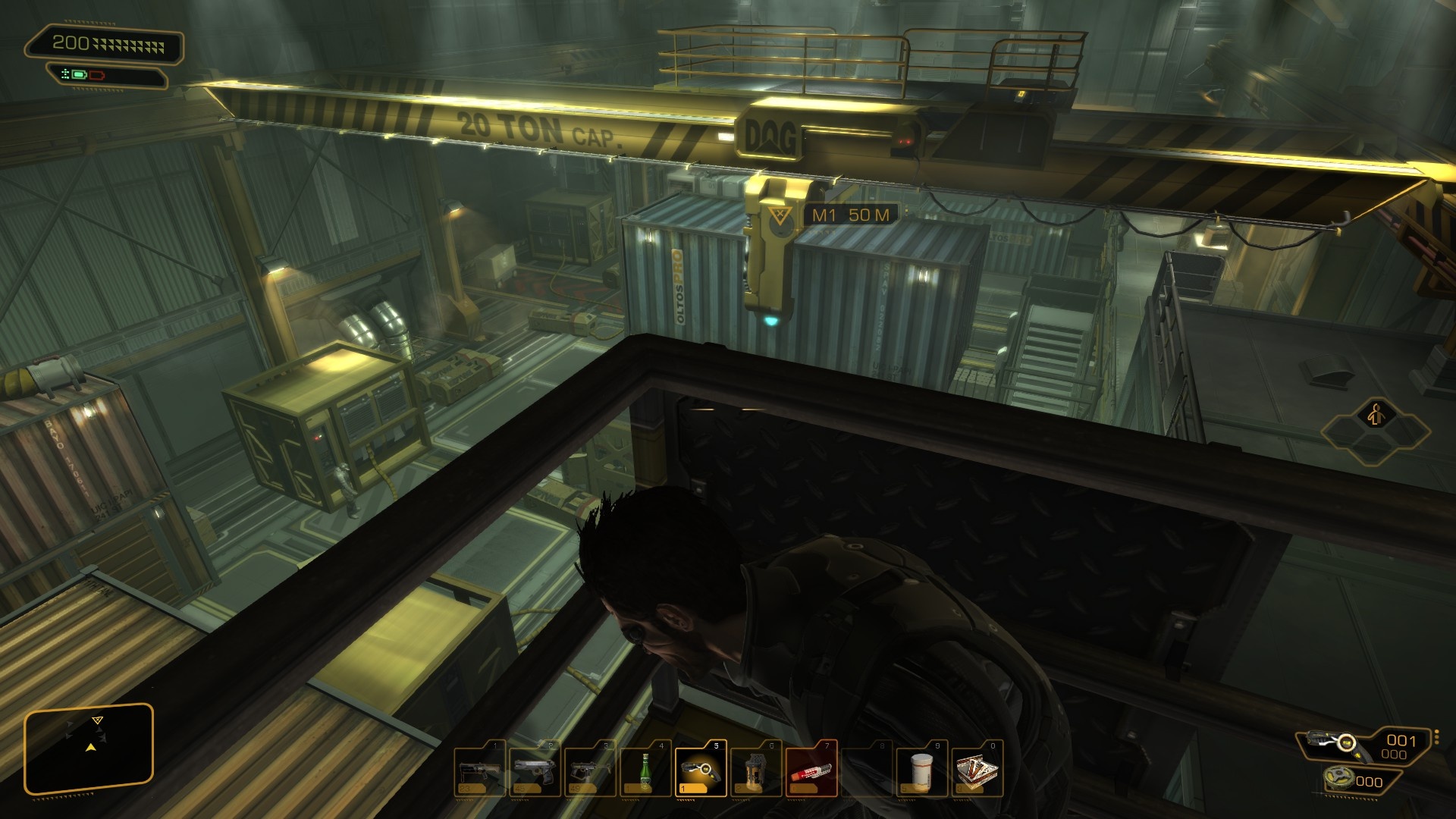Click the minimap radar panel
The height and width of the screenshot is (819, 1456).
coord(89,749)
